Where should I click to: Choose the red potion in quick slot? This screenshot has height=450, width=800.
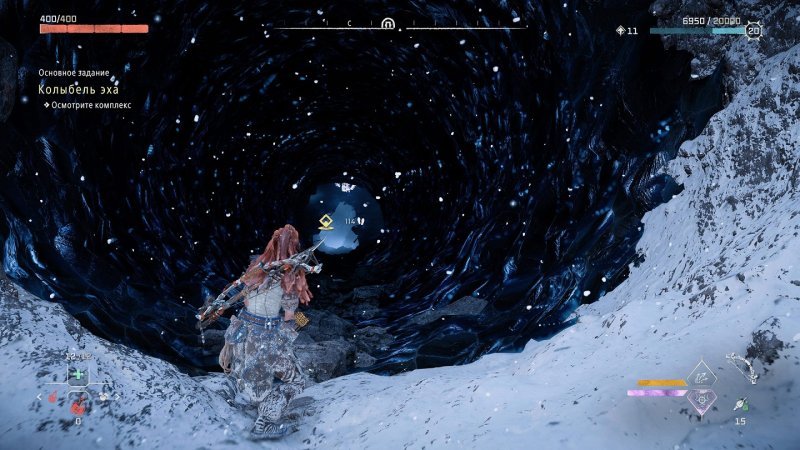click(x=77, y=405)
